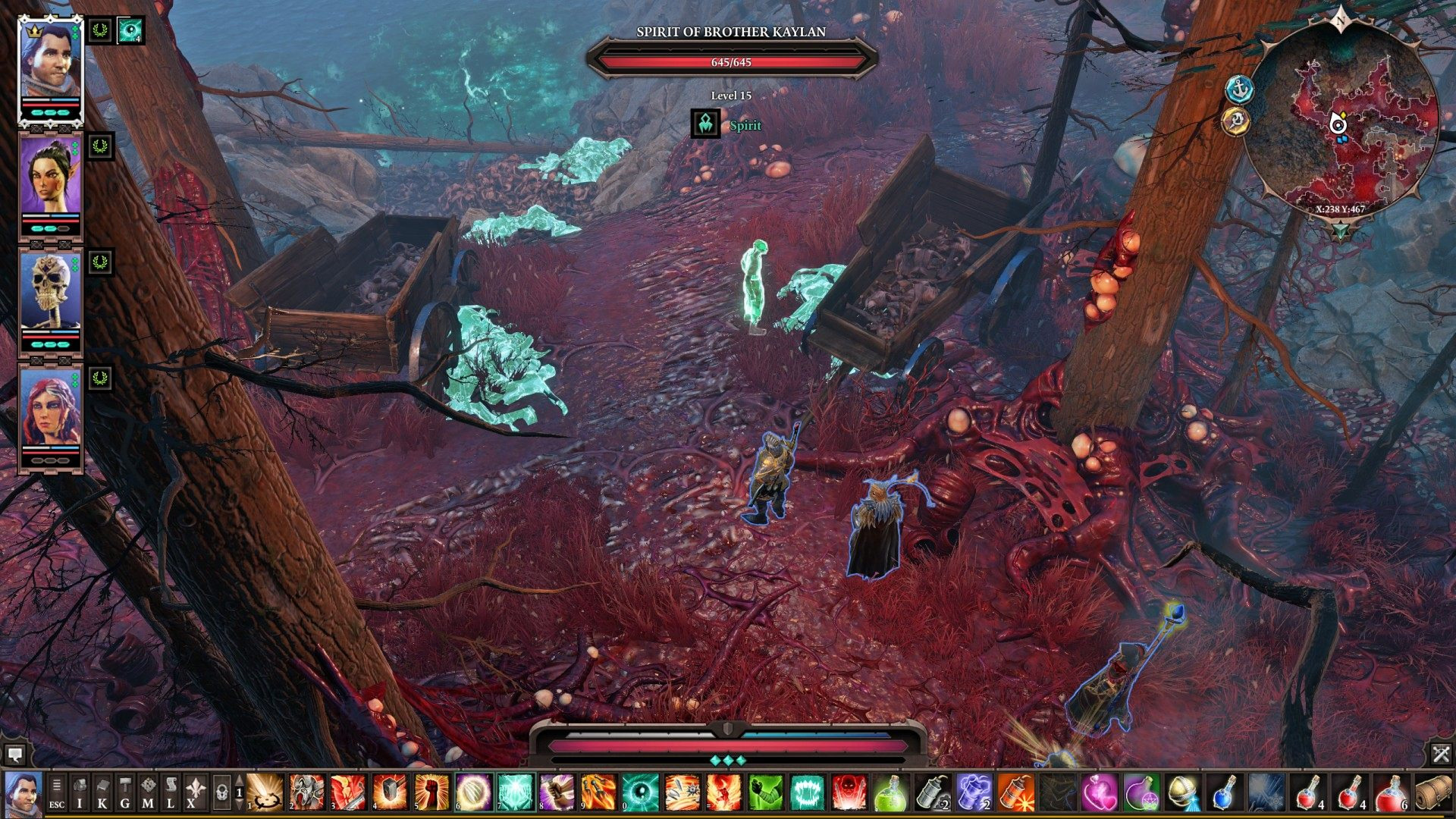Use the hammer strike skill in slot 4

(390, 792)
